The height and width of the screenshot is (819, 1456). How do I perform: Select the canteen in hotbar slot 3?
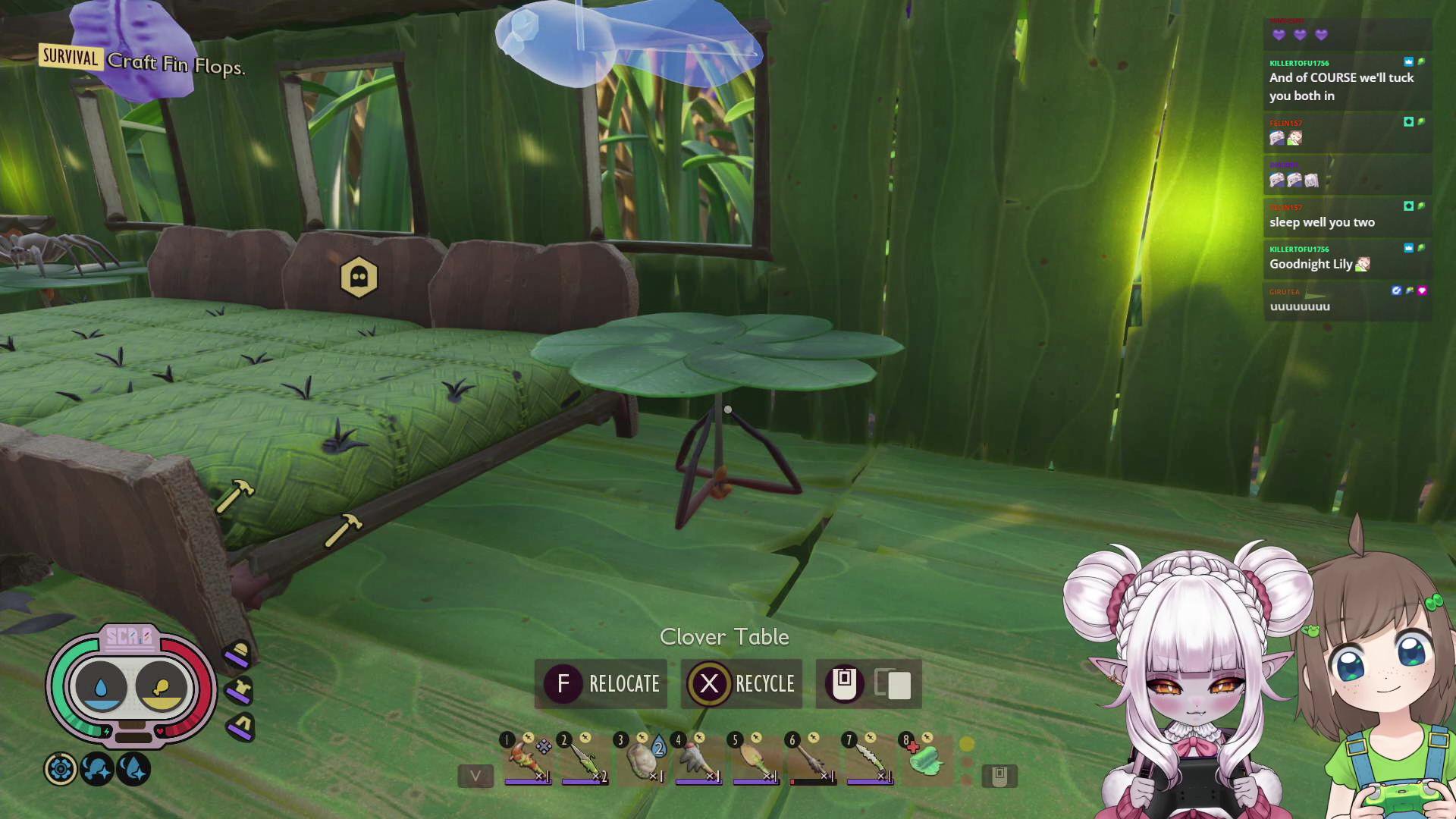pos(642,759)
